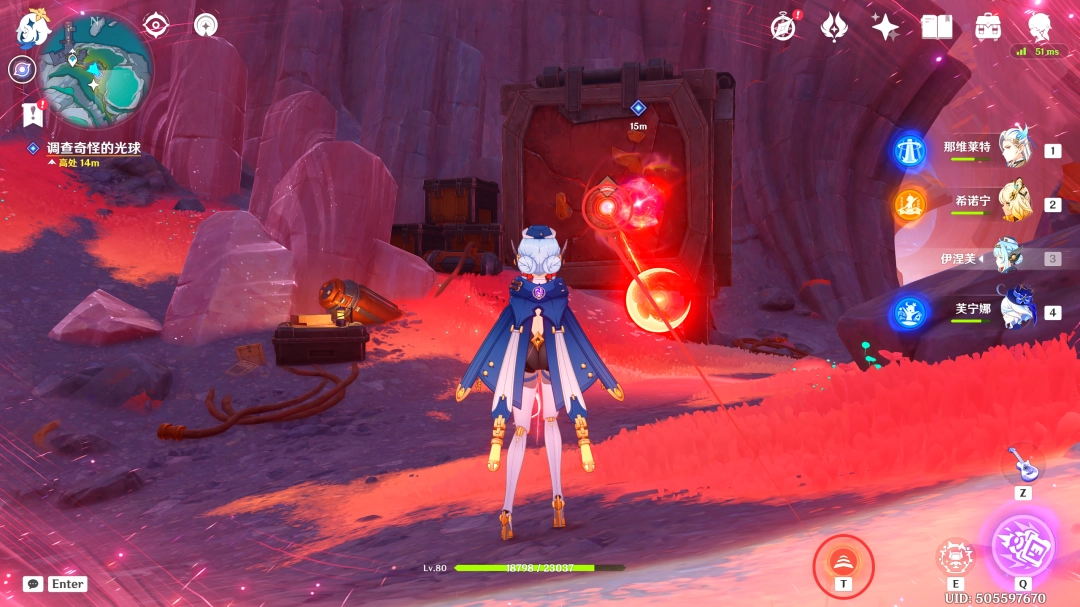This screenshot has height=607, width=1080.
Task: Open the chat speech bubble
Action: click(33, 584)
